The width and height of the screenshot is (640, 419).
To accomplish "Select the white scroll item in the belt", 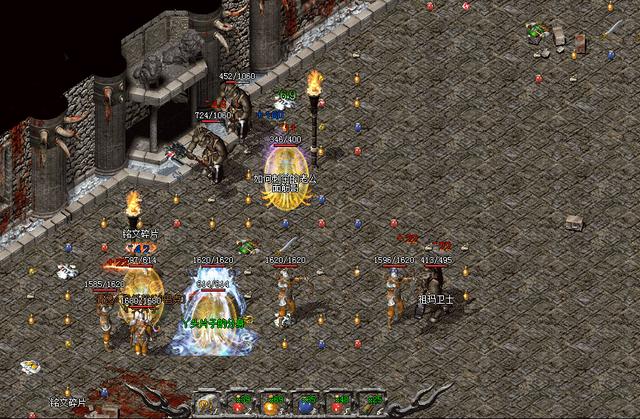I will coord(206,405).
